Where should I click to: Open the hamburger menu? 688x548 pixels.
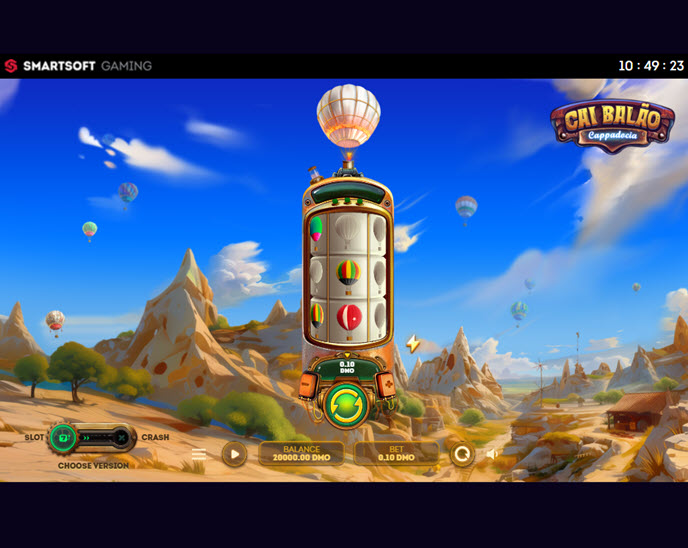click(199, 454)
